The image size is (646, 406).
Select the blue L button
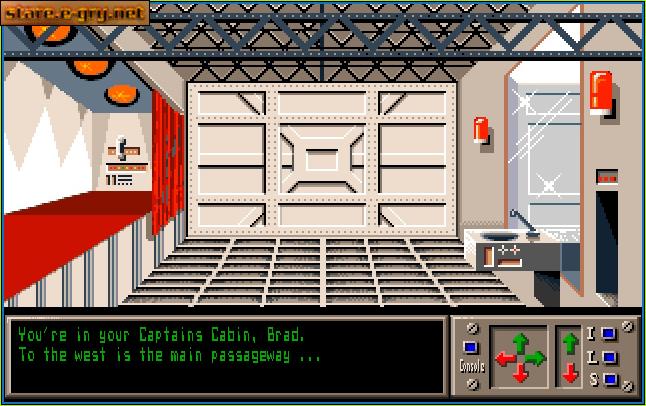607,356
